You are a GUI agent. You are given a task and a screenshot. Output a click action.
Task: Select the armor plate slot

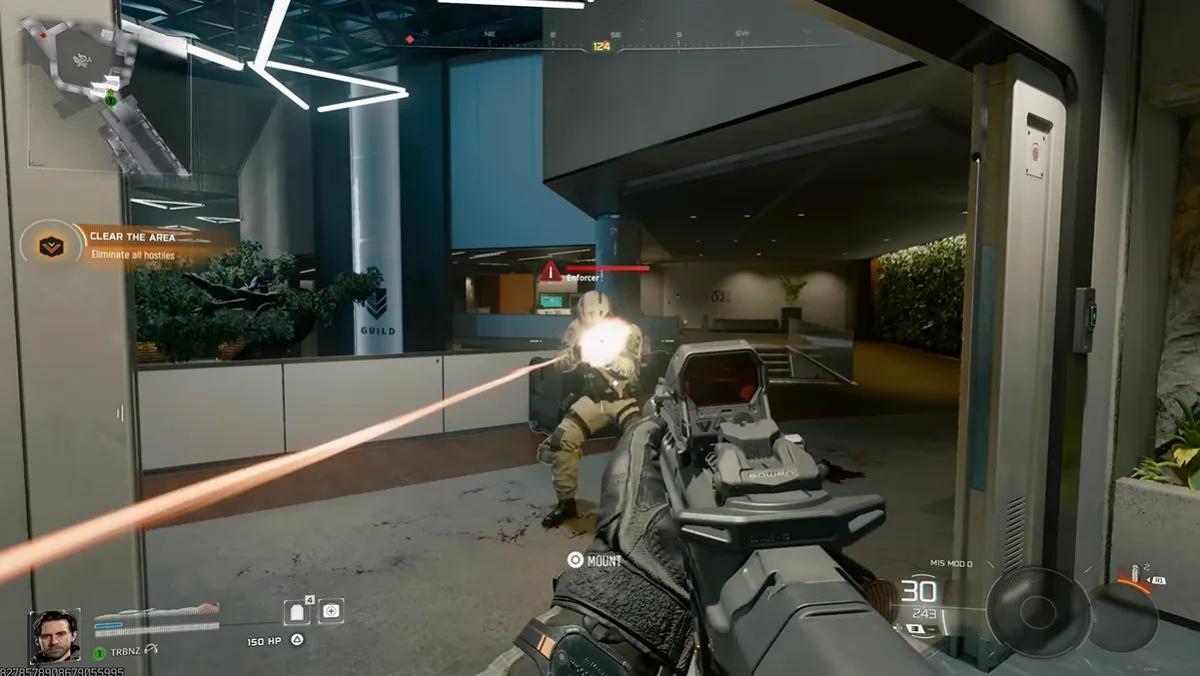(297, 611)
